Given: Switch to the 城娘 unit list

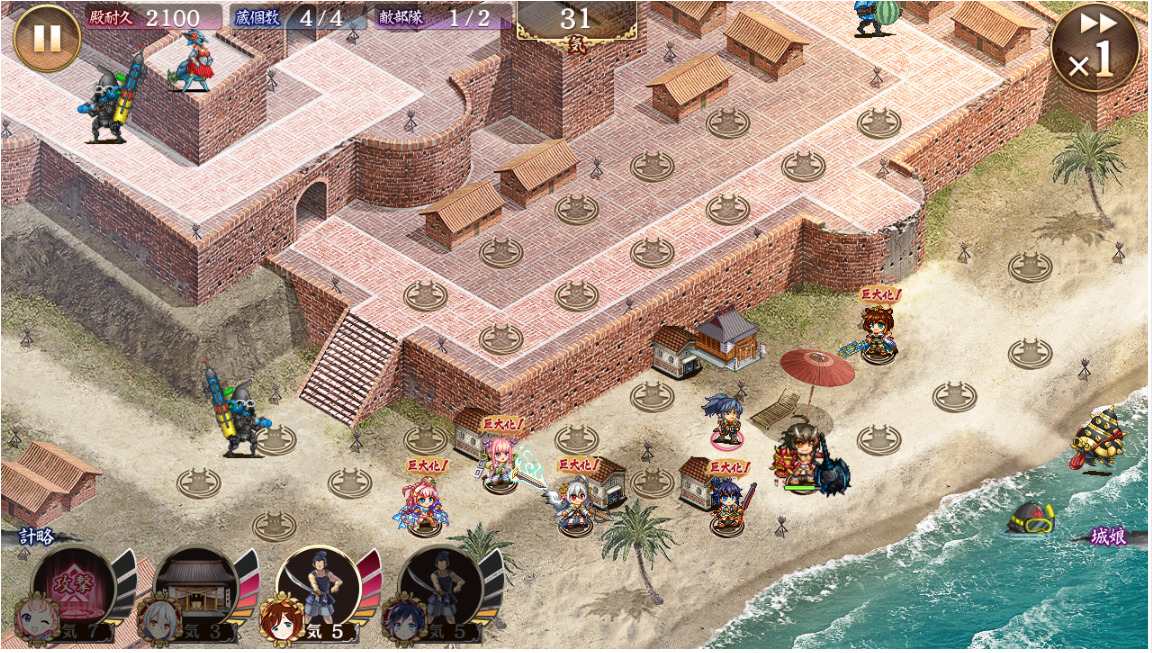Looking at the screenshot, I should click(x=1107, y=537).
